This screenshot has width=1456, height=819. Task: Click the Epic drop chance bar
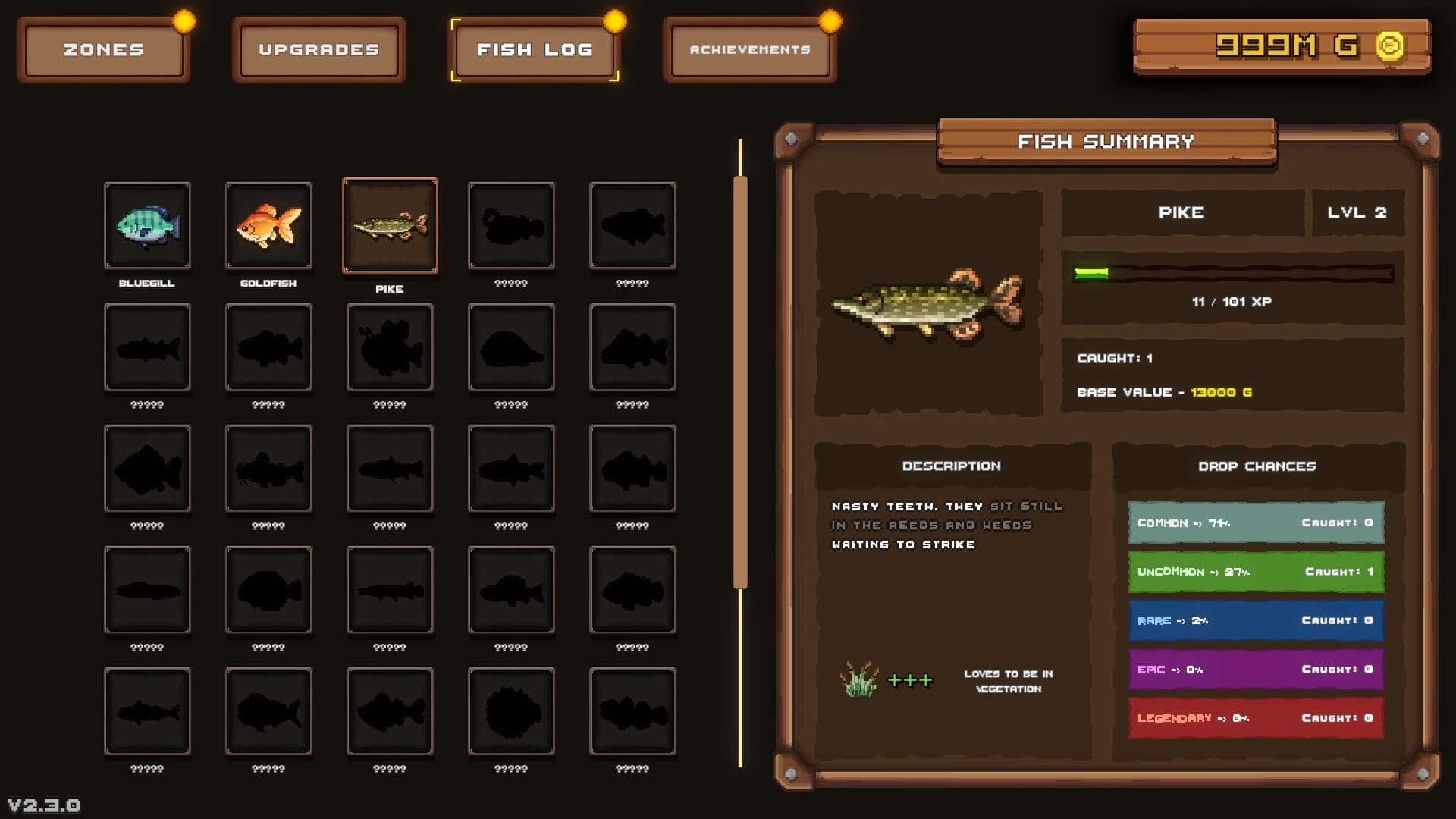(x=1255, y=669)
